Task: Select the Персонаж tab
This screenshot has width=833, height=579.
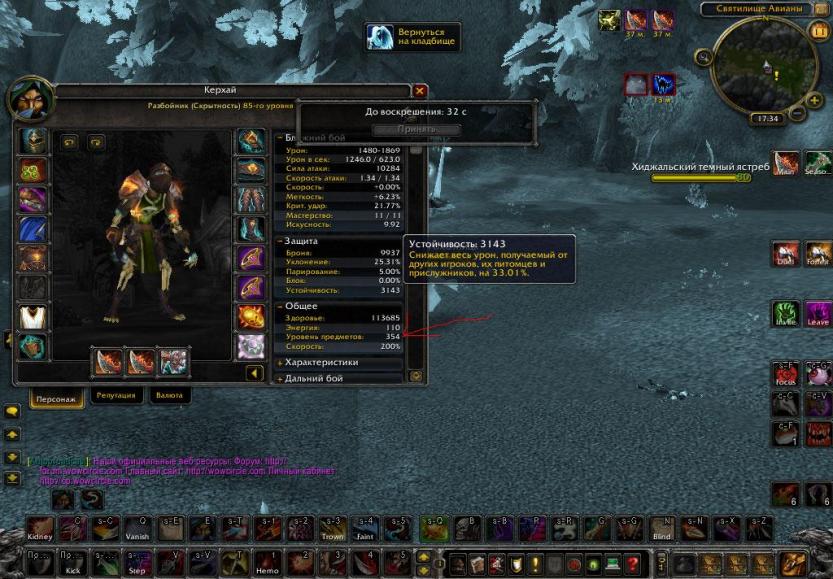Action: [56, 396]
